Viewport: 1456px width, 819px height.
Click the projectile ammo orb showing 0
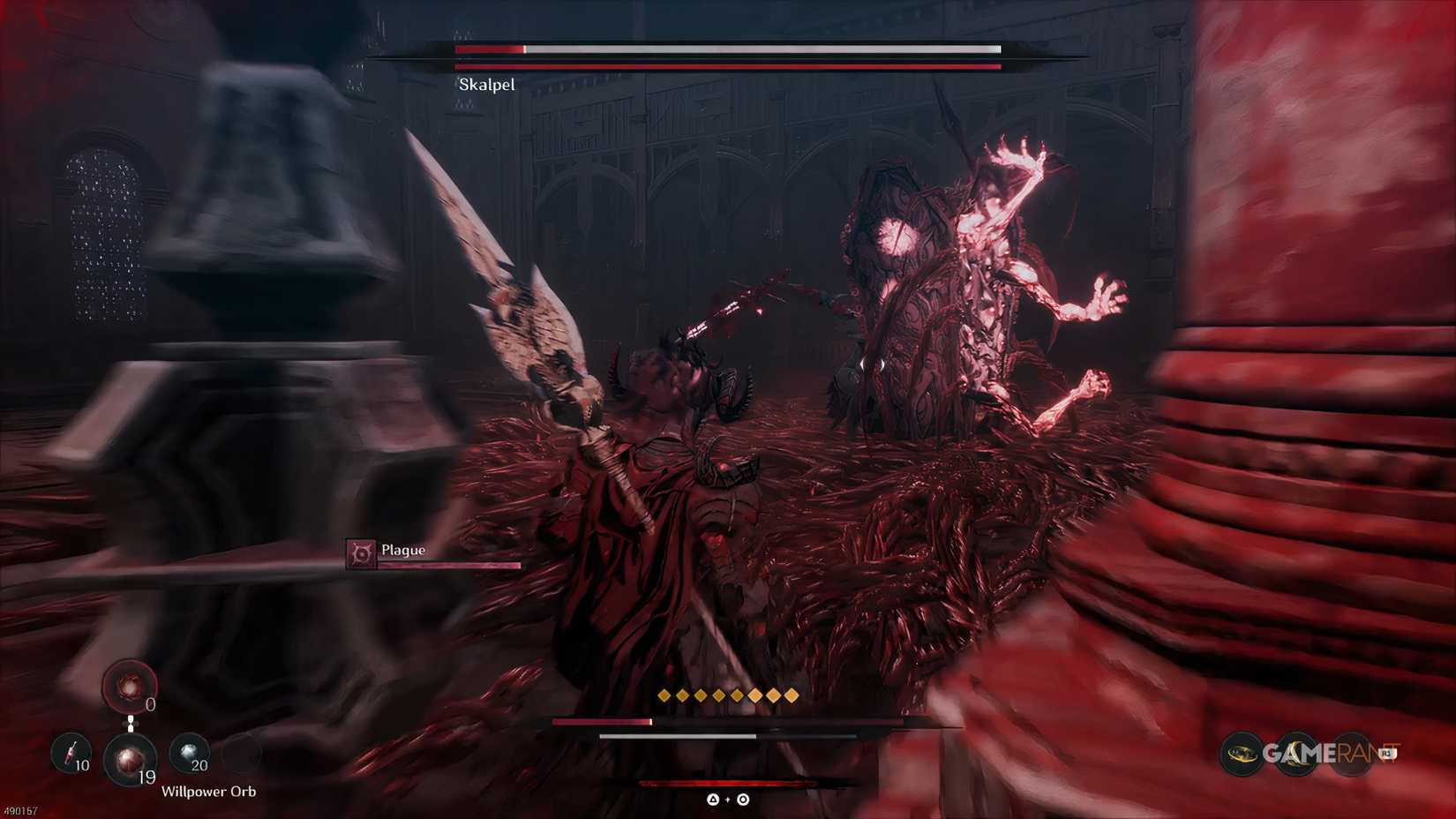coord(131,687)
